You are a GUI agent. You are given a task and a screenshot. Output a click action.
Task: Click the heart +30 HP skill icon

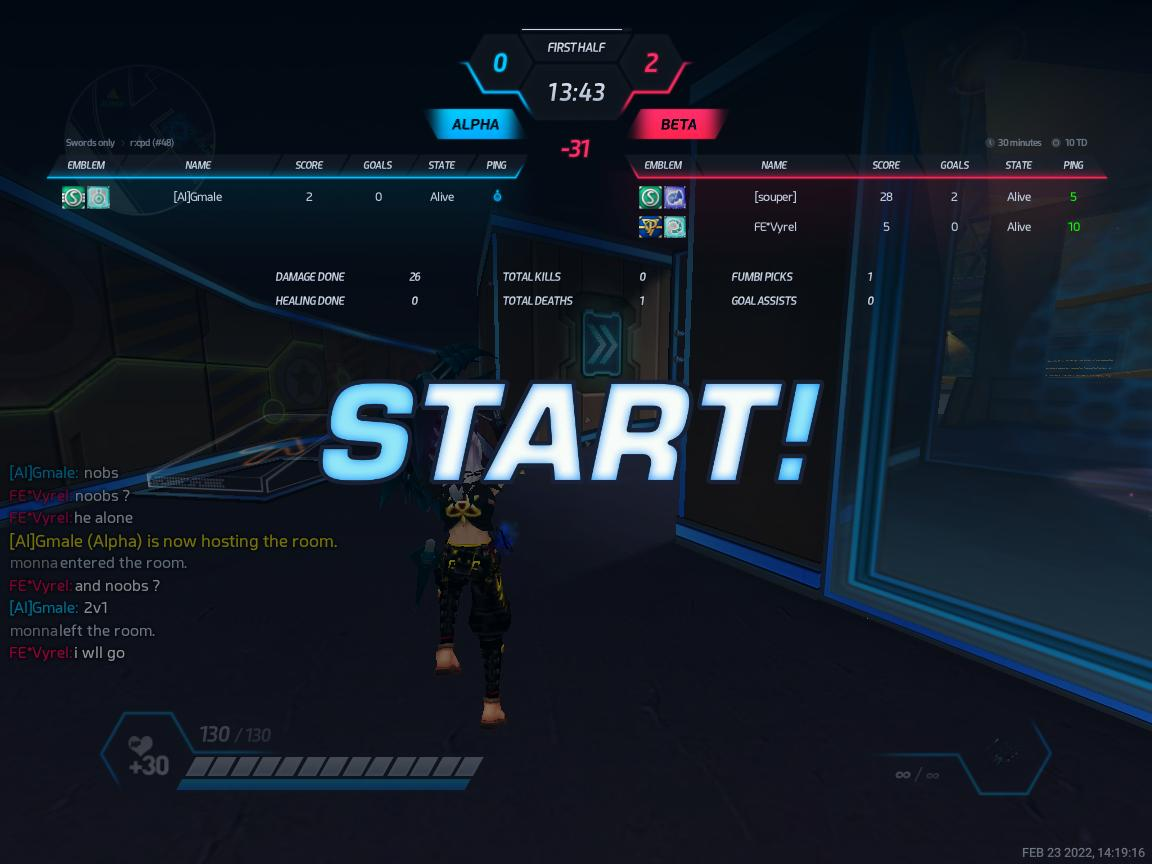pyautogui.click(x=148, y=756)
